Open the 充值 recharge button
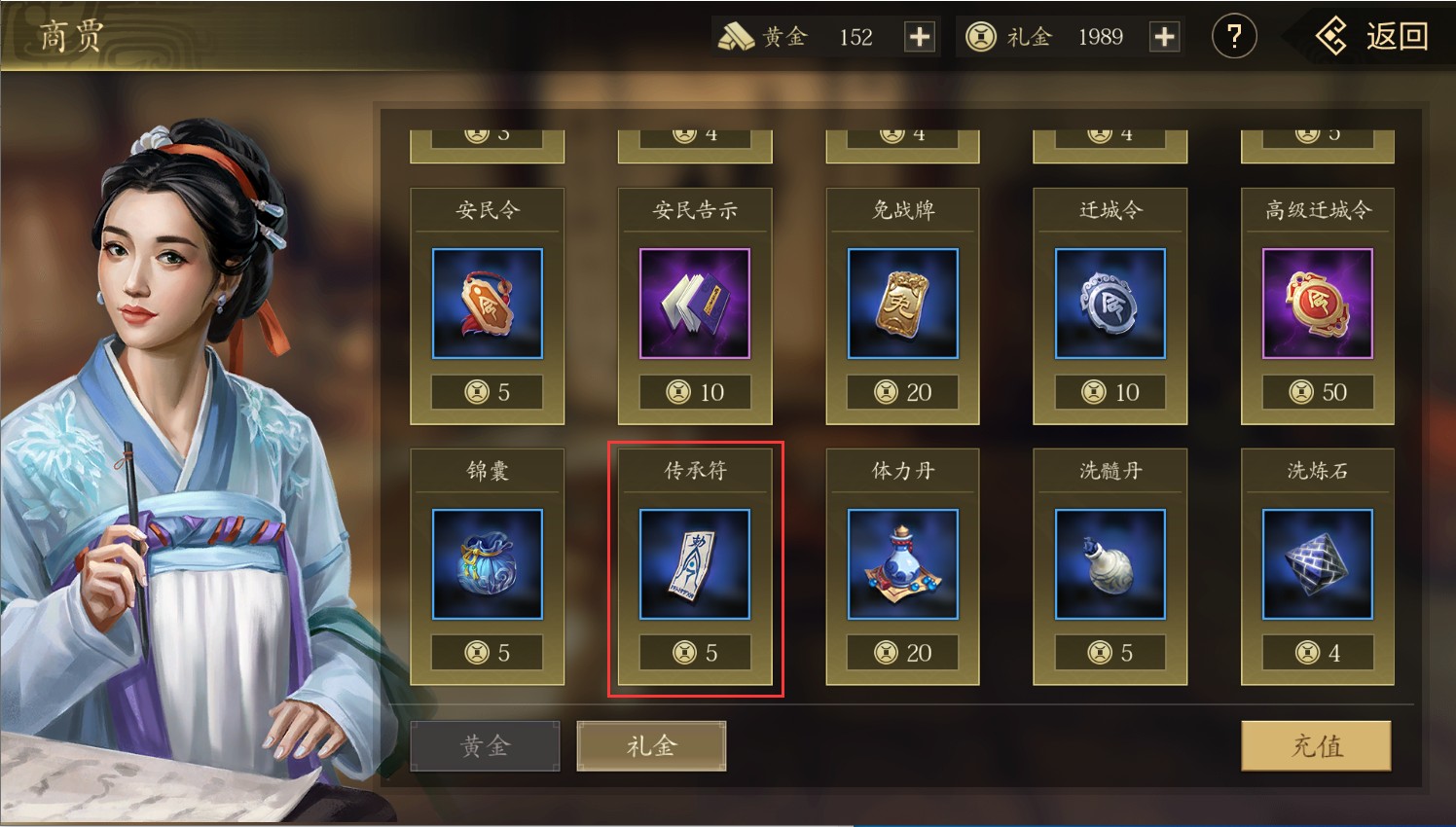This screenshot has height=827, width=1456. (1316, 746)
